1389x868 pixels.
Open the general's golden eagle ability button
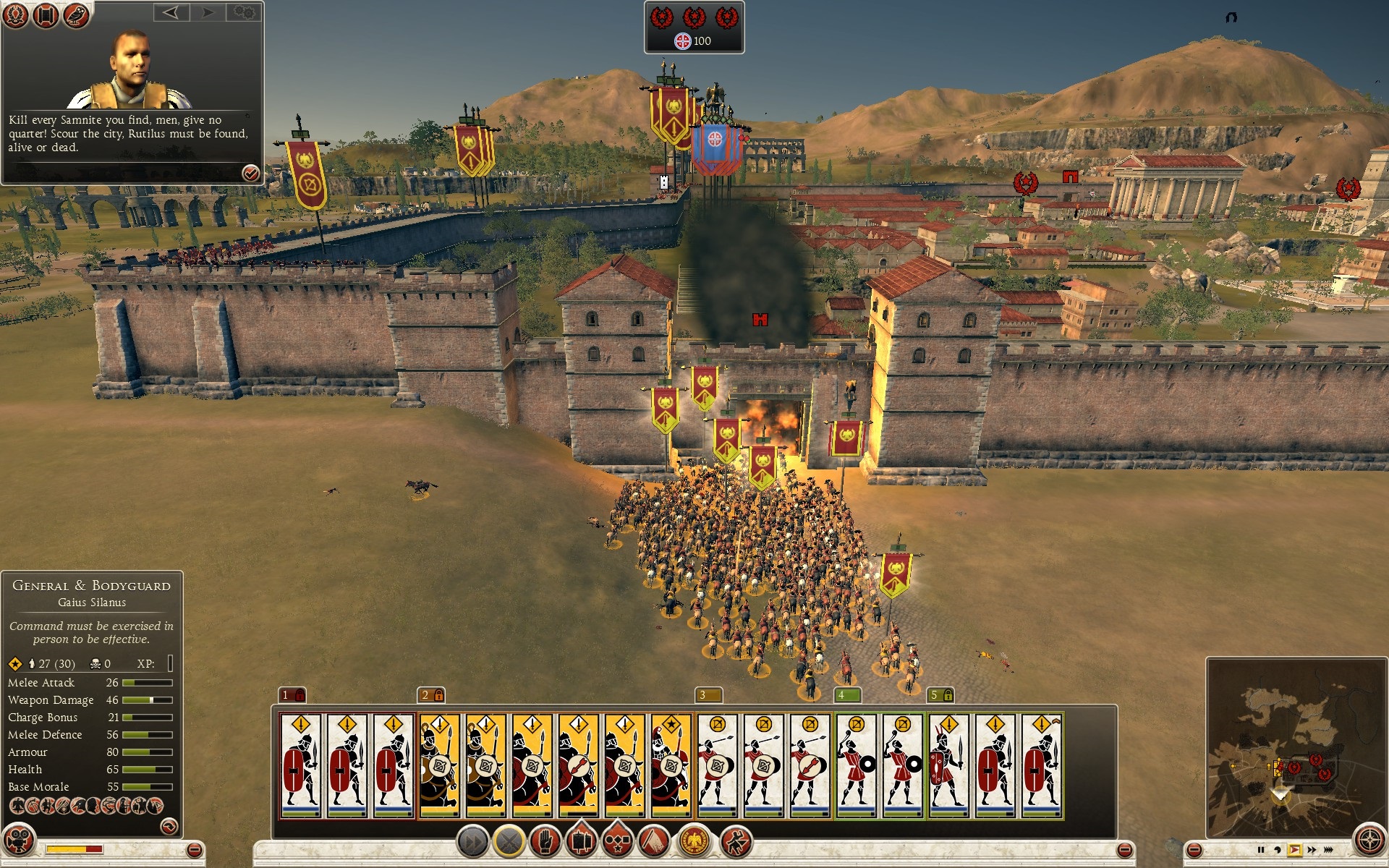click(x=694, y=841)
